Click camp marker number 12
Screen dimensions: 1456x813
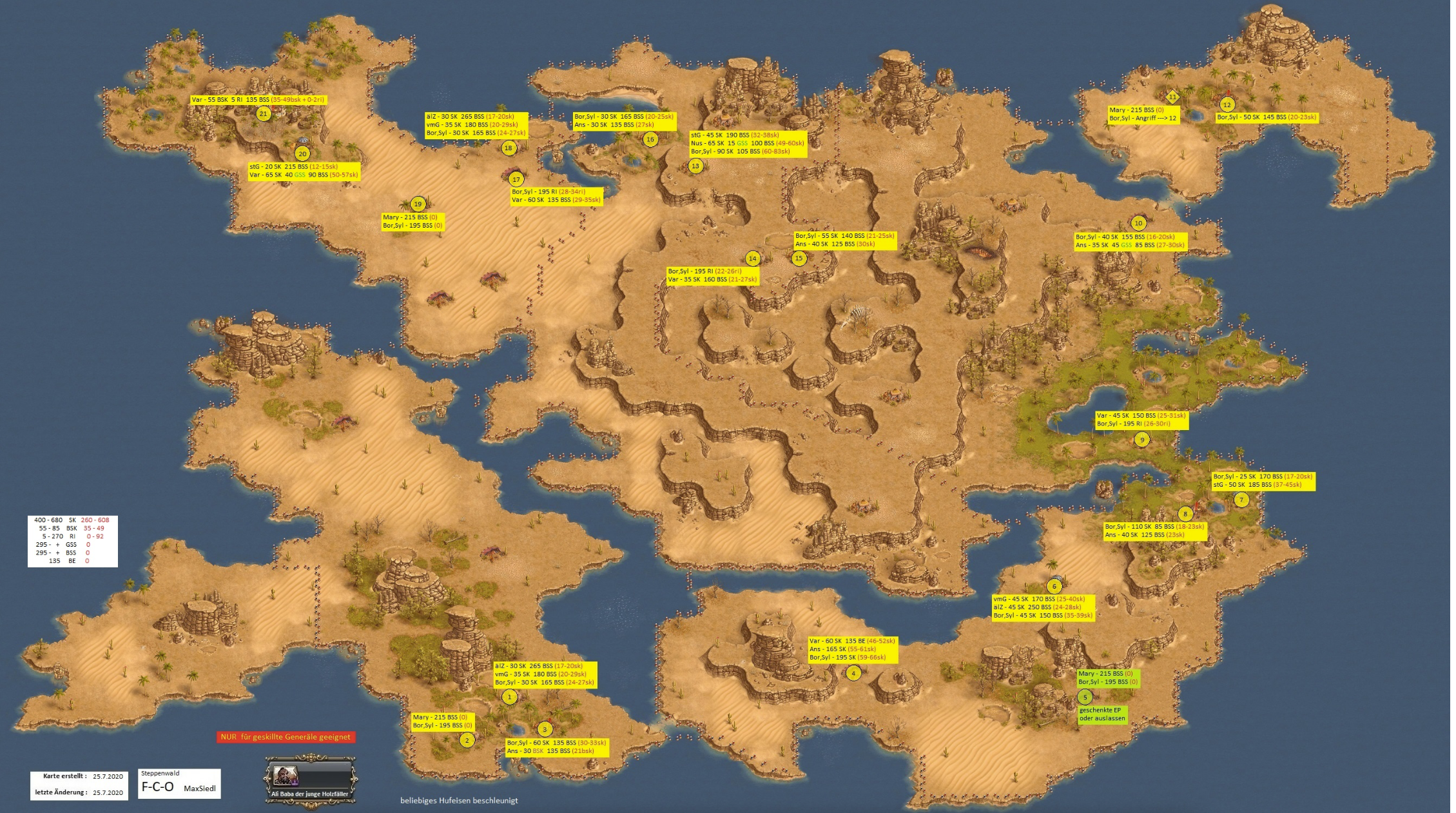[x=1227, y=104]
